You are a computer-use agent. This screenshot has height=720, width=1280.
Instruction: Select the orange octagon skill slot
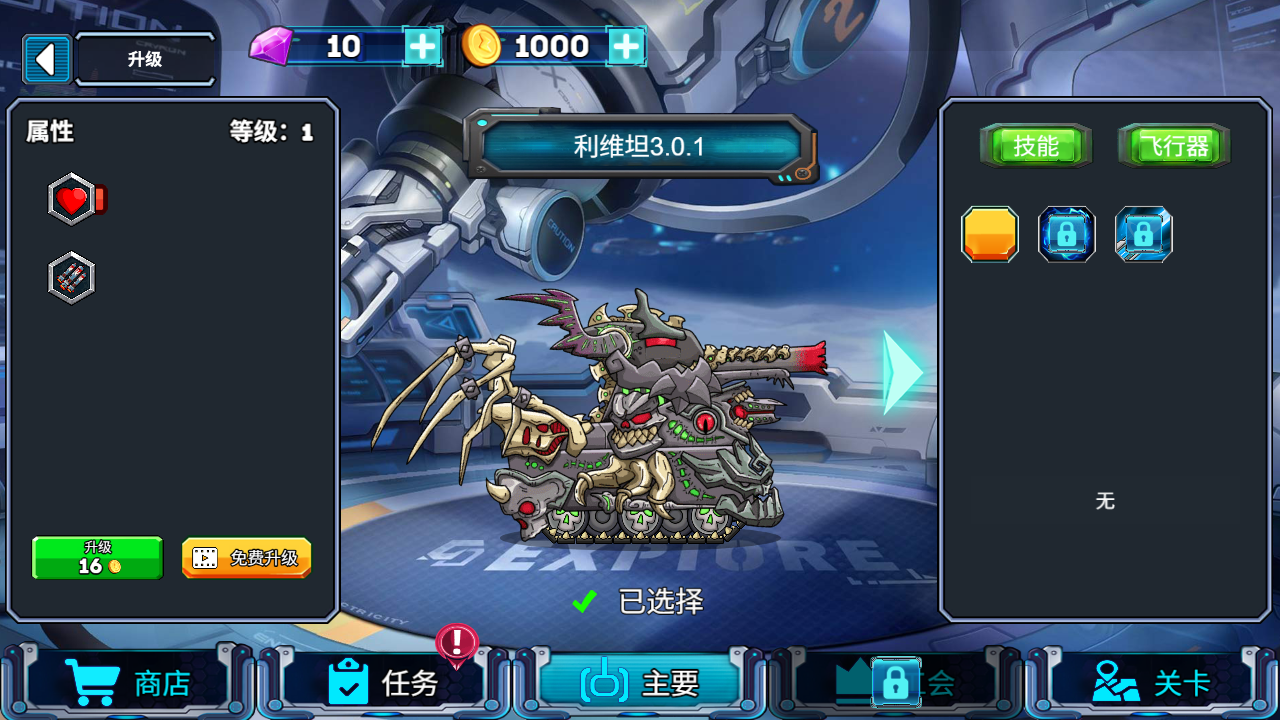990,234
